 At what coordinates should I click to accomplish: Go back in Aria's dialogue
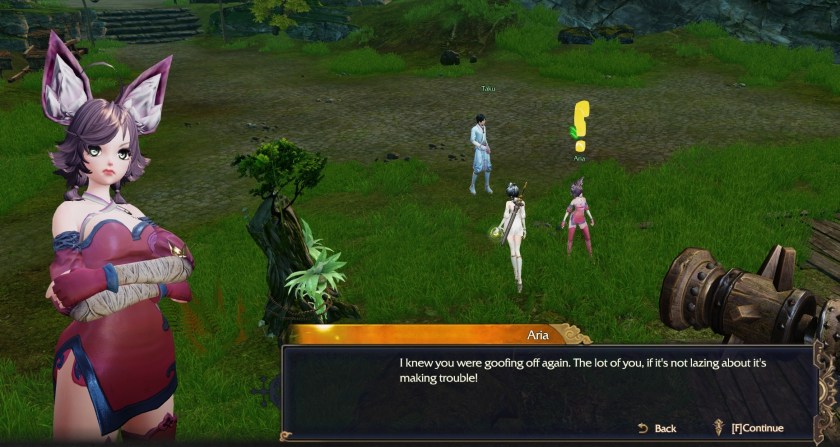click(x=657, y=428)
